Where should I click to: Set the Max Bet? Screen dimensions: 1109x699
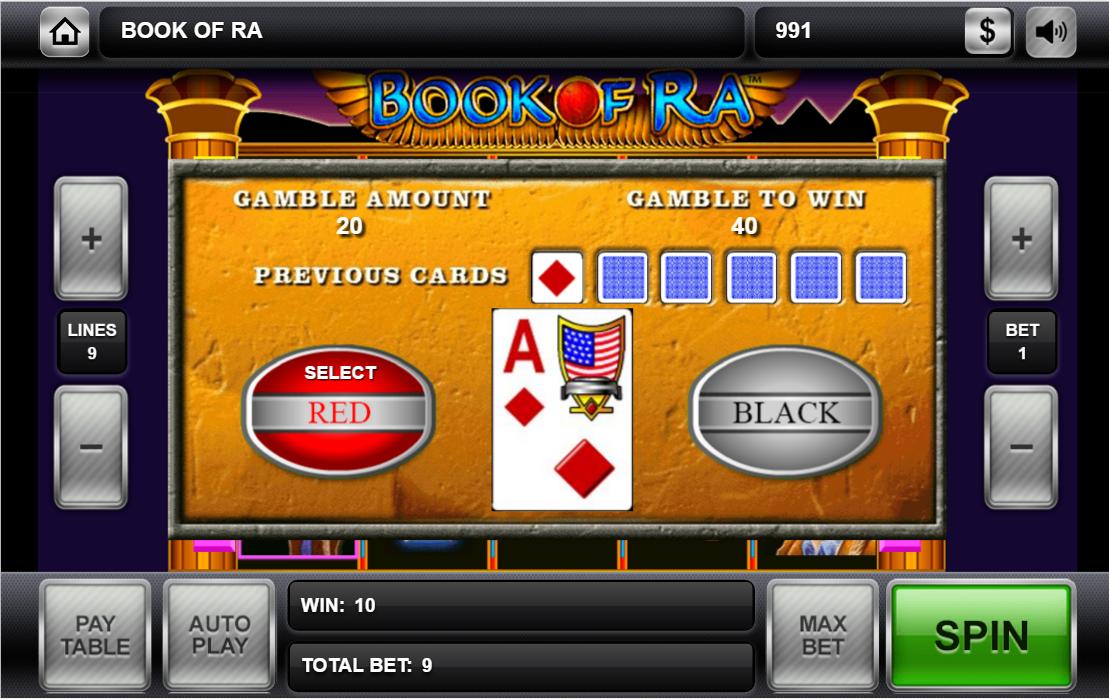tap(822, 635)
